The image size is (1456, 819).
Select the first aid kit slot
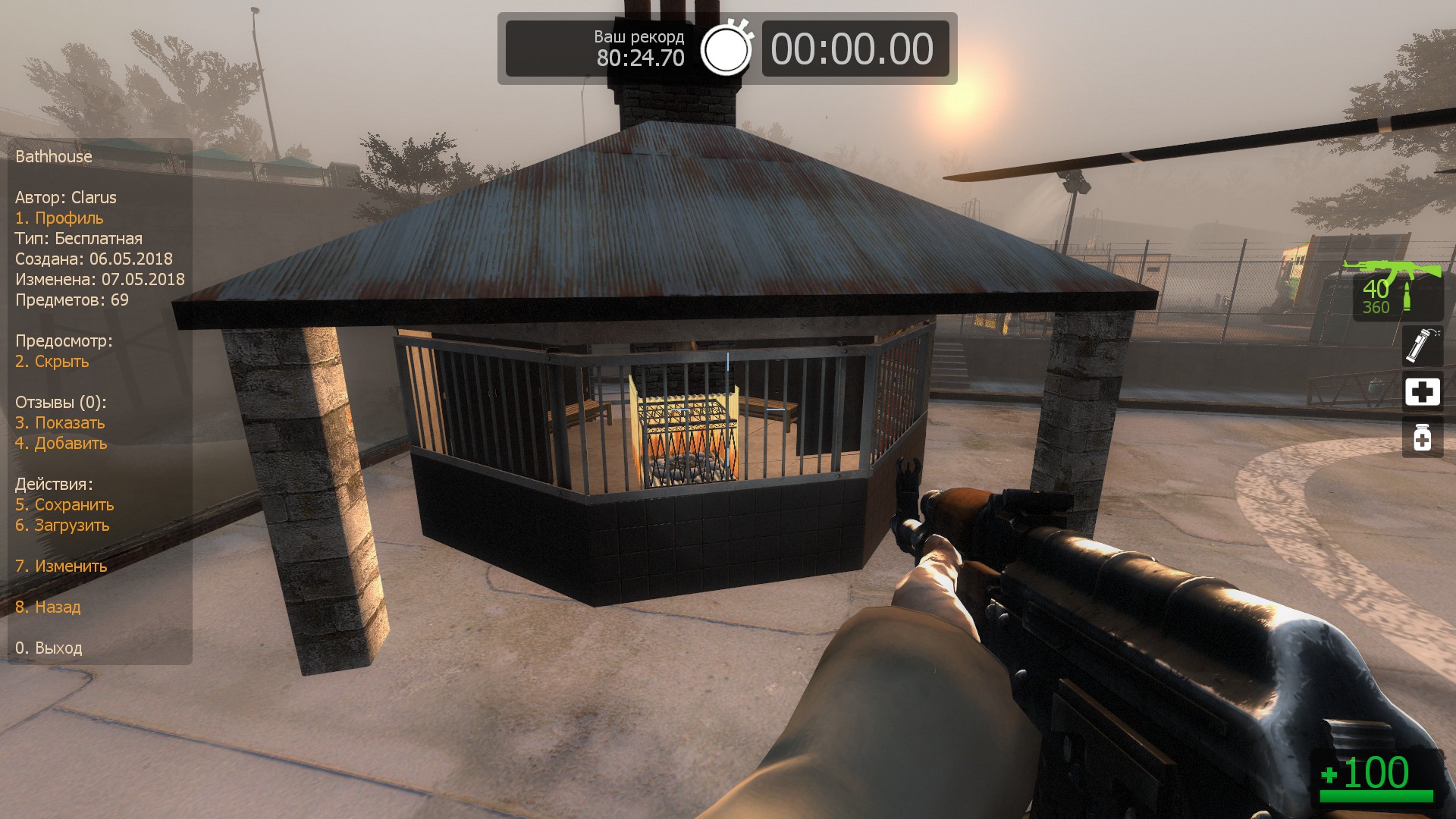(x=1422, y=391)
